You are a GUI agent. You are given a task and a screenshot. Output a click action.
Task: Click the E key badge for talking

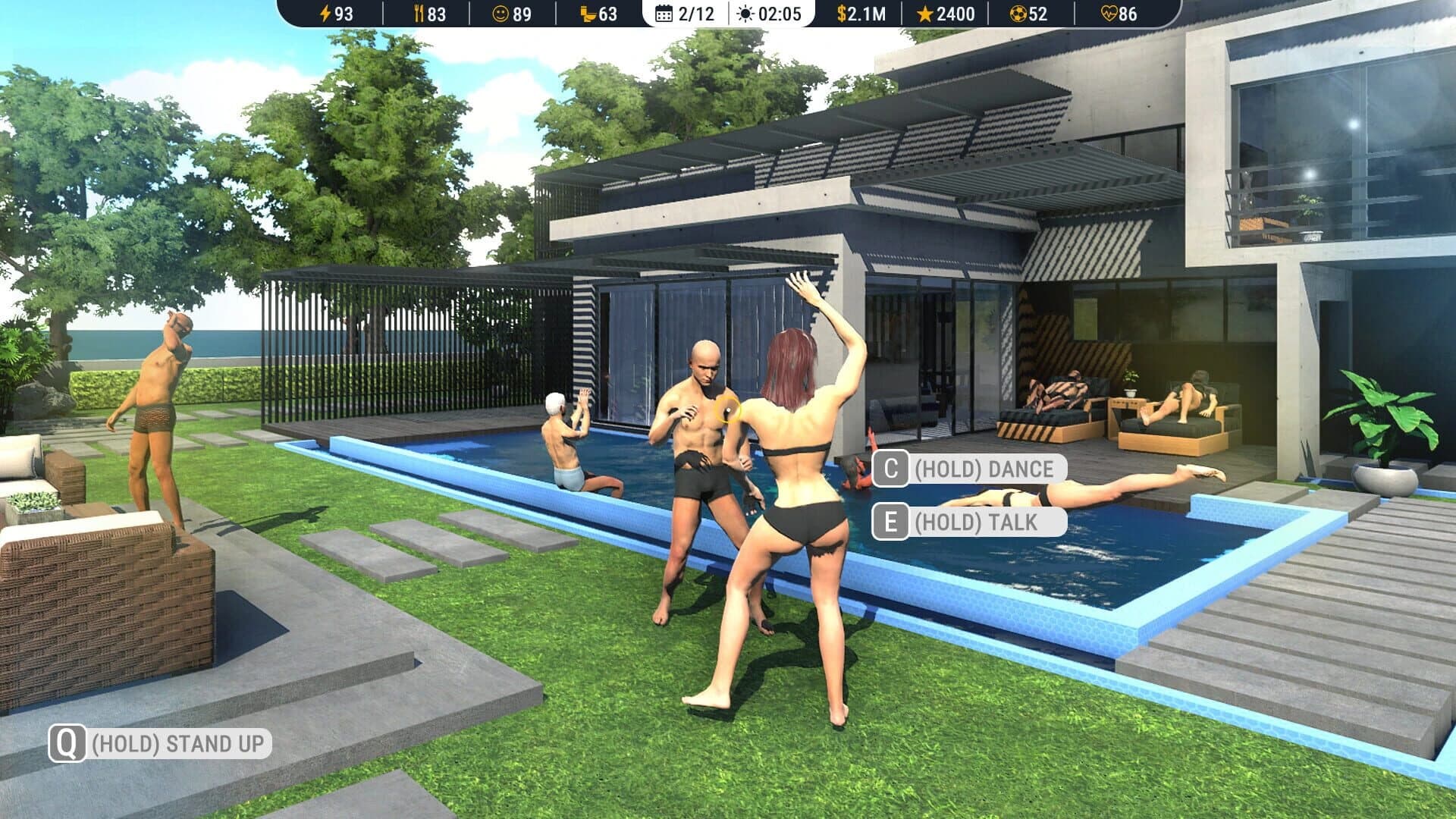coord(891,520)
